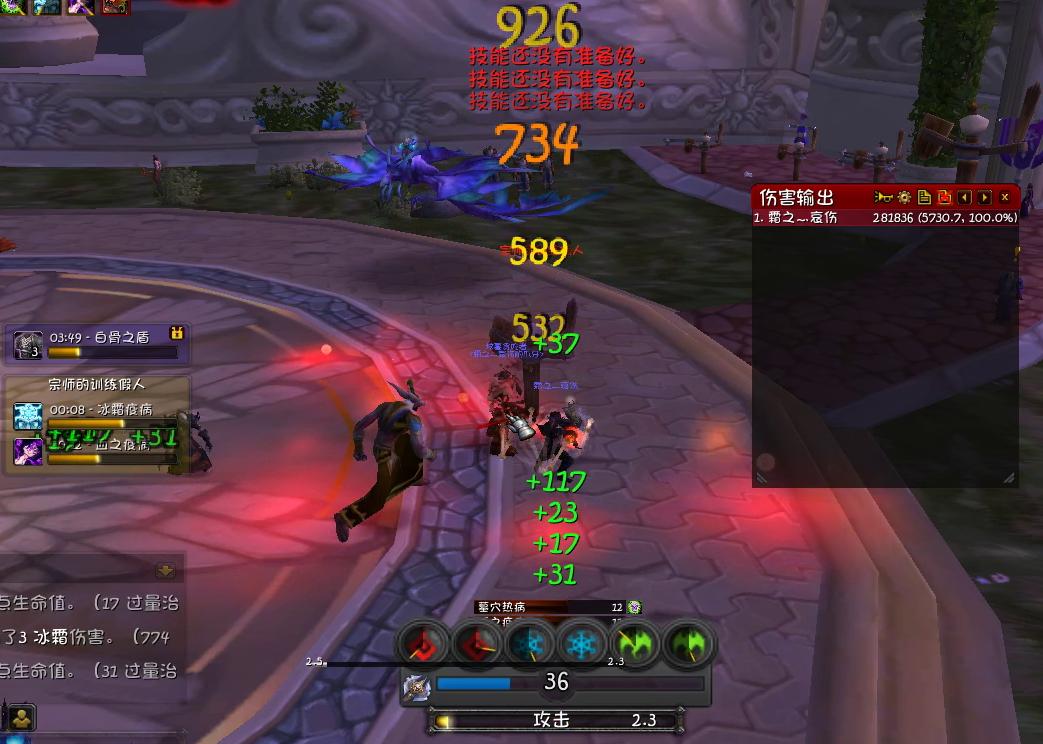Switch damage meter to the next view

coord(985,198)
